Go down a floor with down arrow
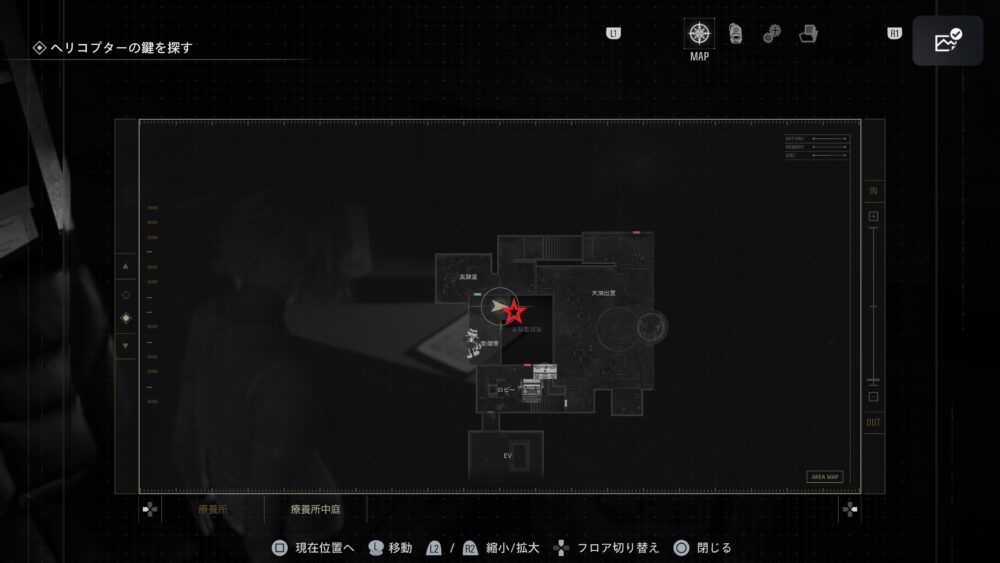 pos(125,346)
